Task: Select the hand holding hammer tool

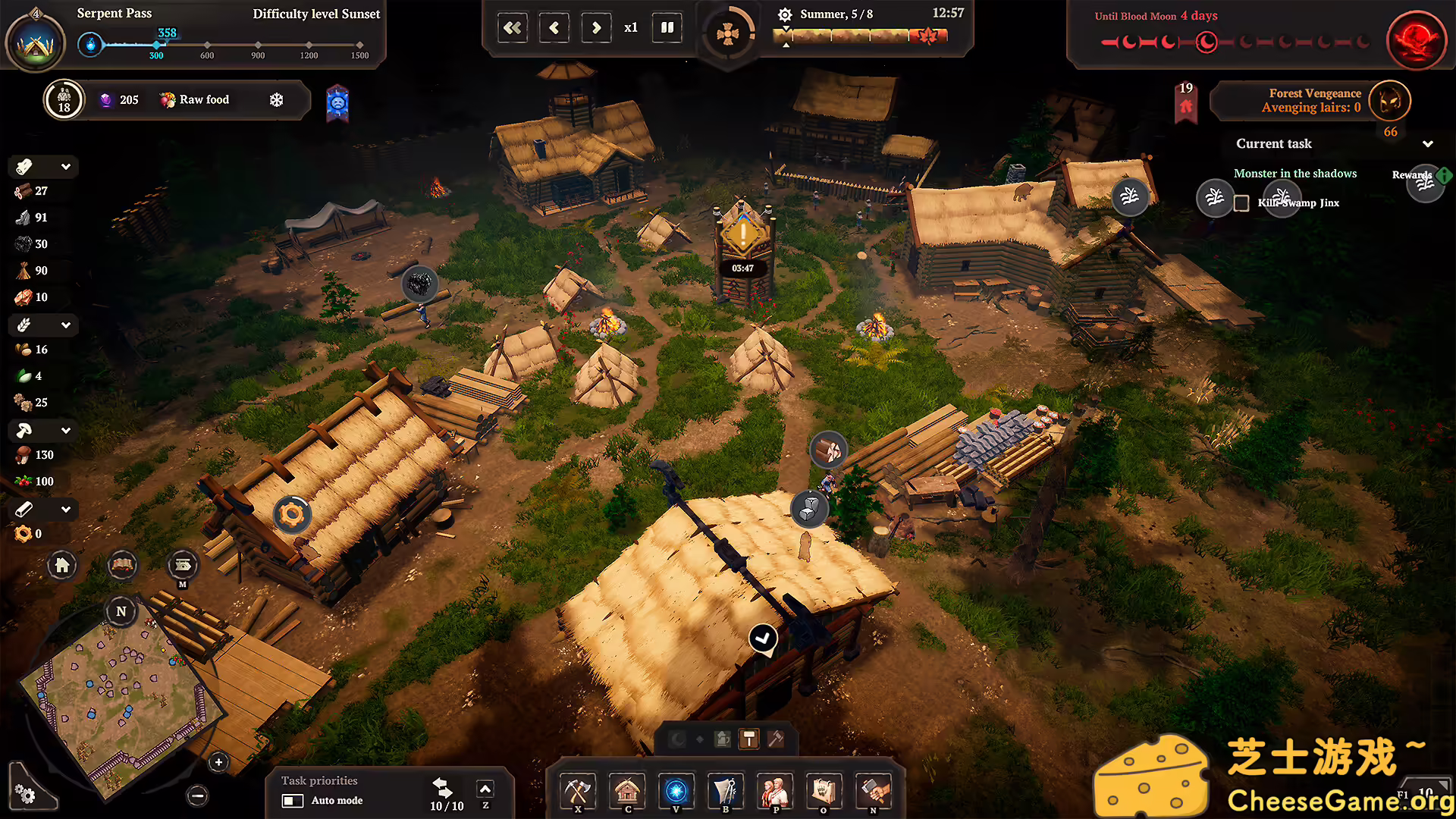Action: pos(873,792)
